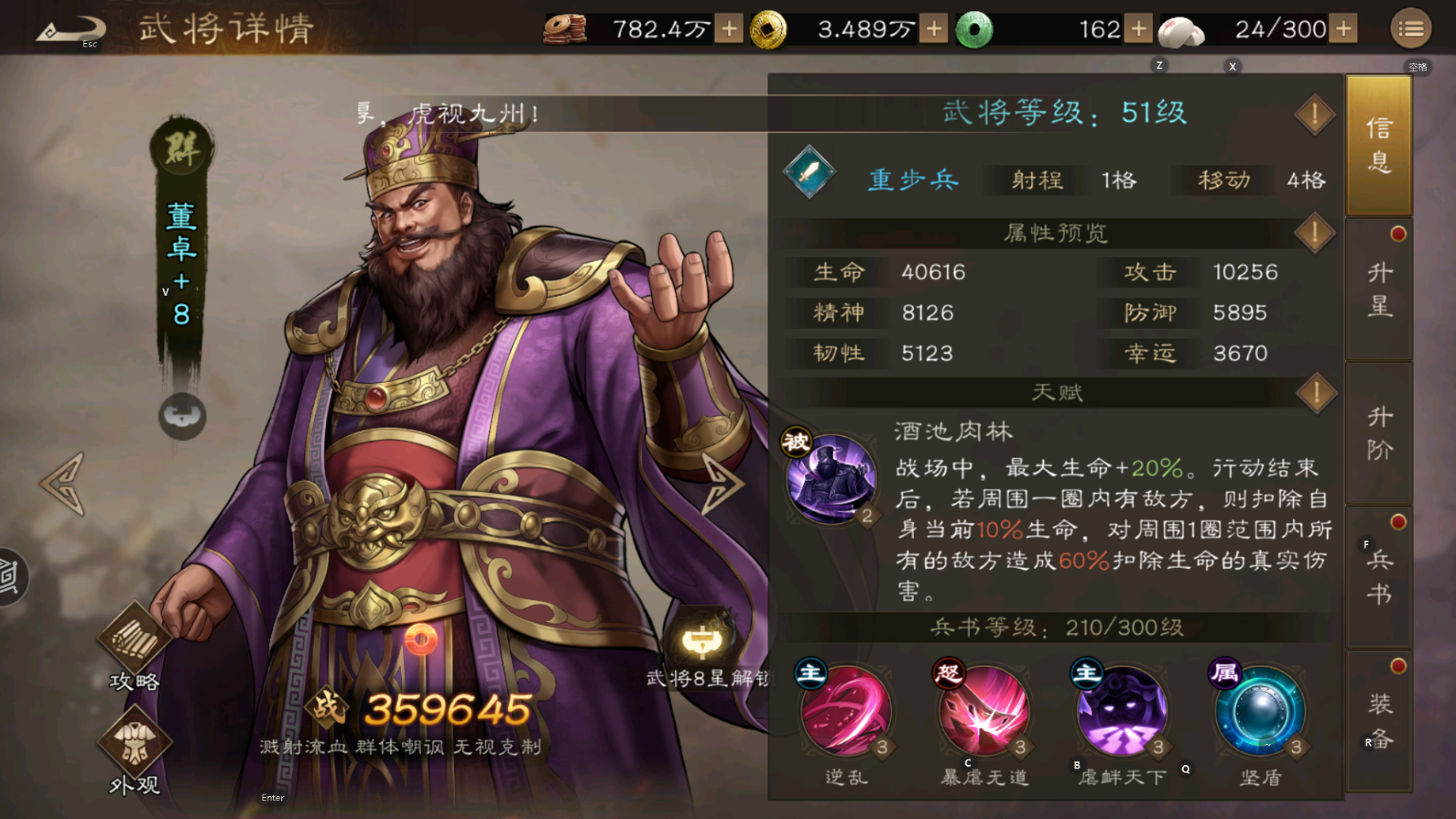Open the top-right list menu
The image size is (1456, 819).
click(x=1410, y=29)
